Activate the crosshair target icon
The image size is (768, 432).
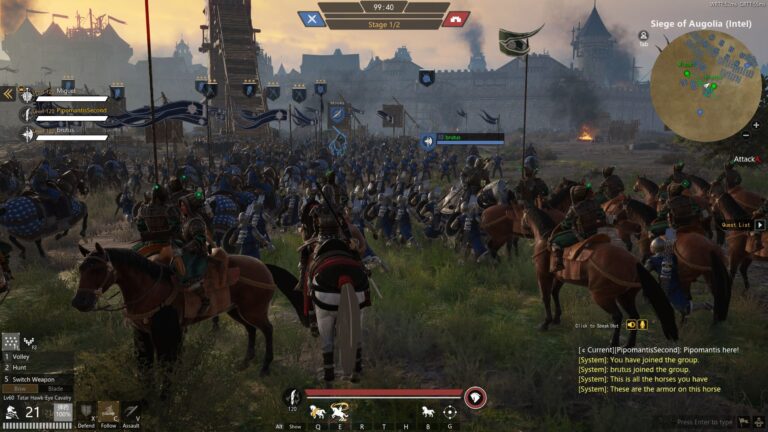(450, 411)
